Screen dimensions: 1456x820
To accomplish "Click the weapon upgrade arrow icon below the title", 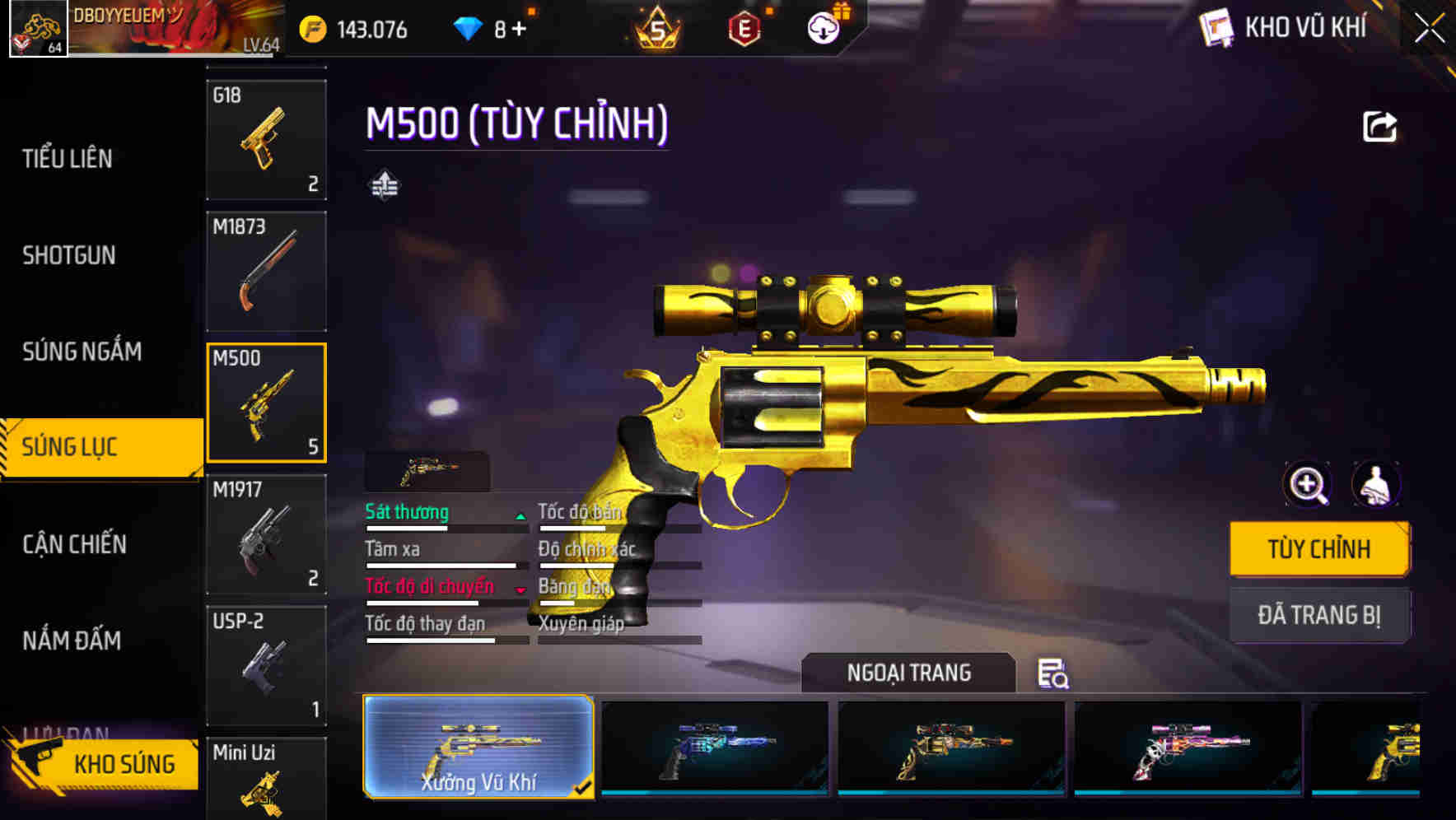I will pyautogui.click(x=384, y=184).
